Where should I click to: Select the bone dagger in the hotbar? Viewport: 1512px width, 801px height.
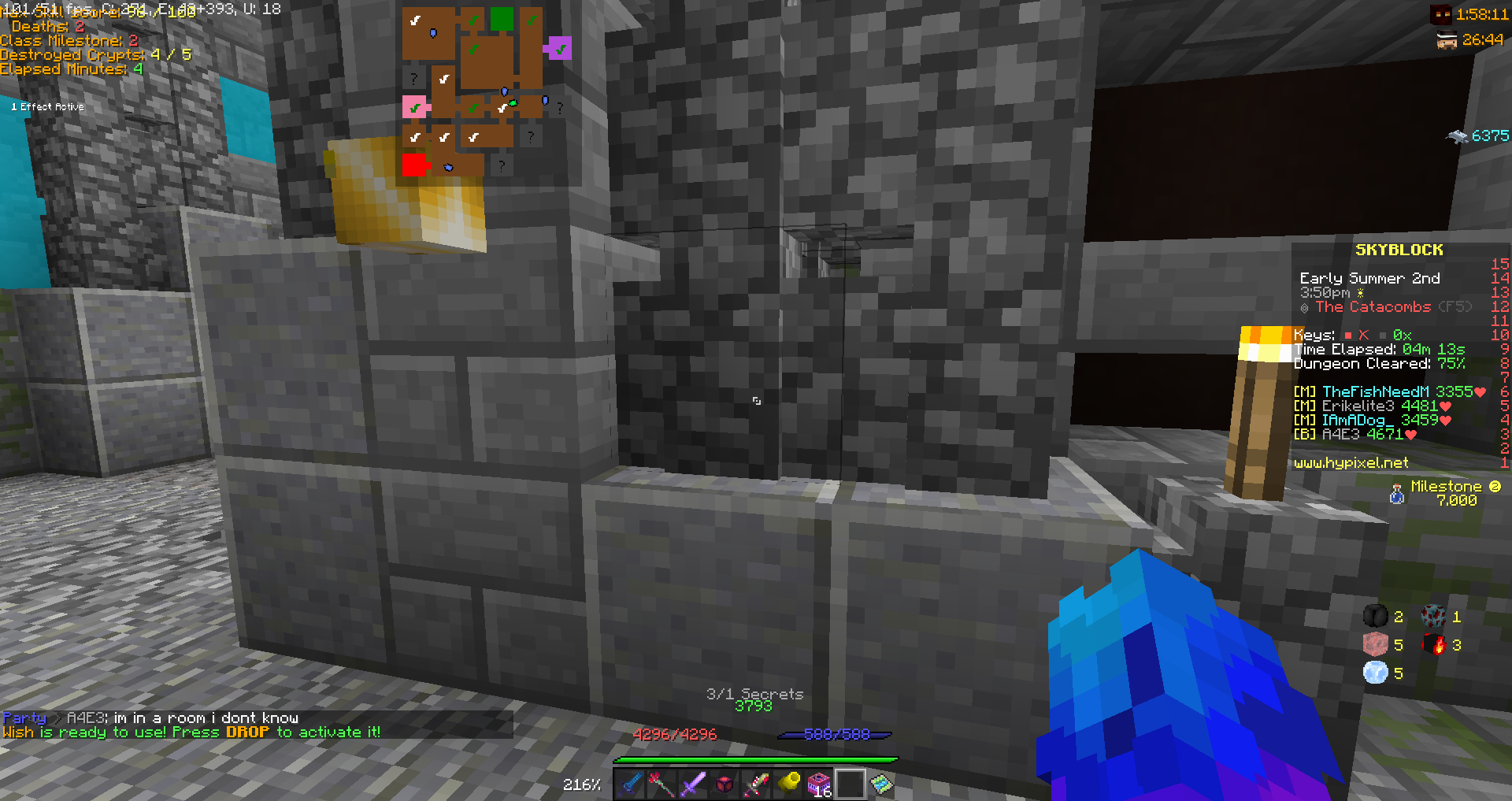tap(758, 784)
